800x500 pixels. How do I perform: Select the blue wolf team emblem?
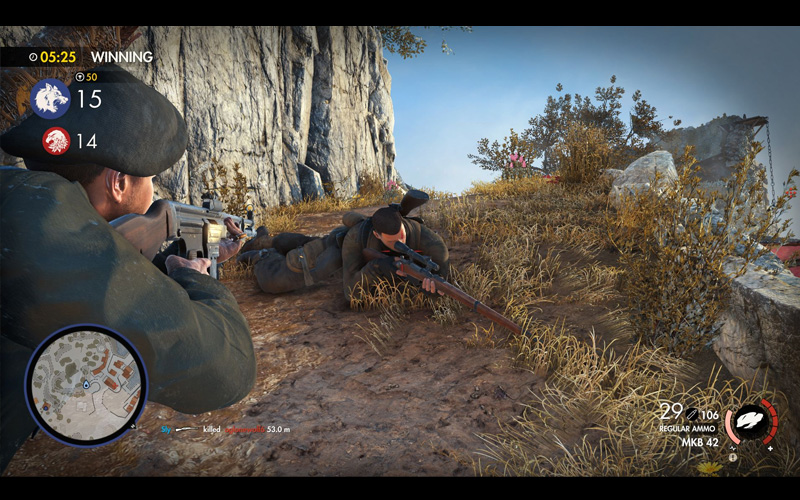point(50,99)
